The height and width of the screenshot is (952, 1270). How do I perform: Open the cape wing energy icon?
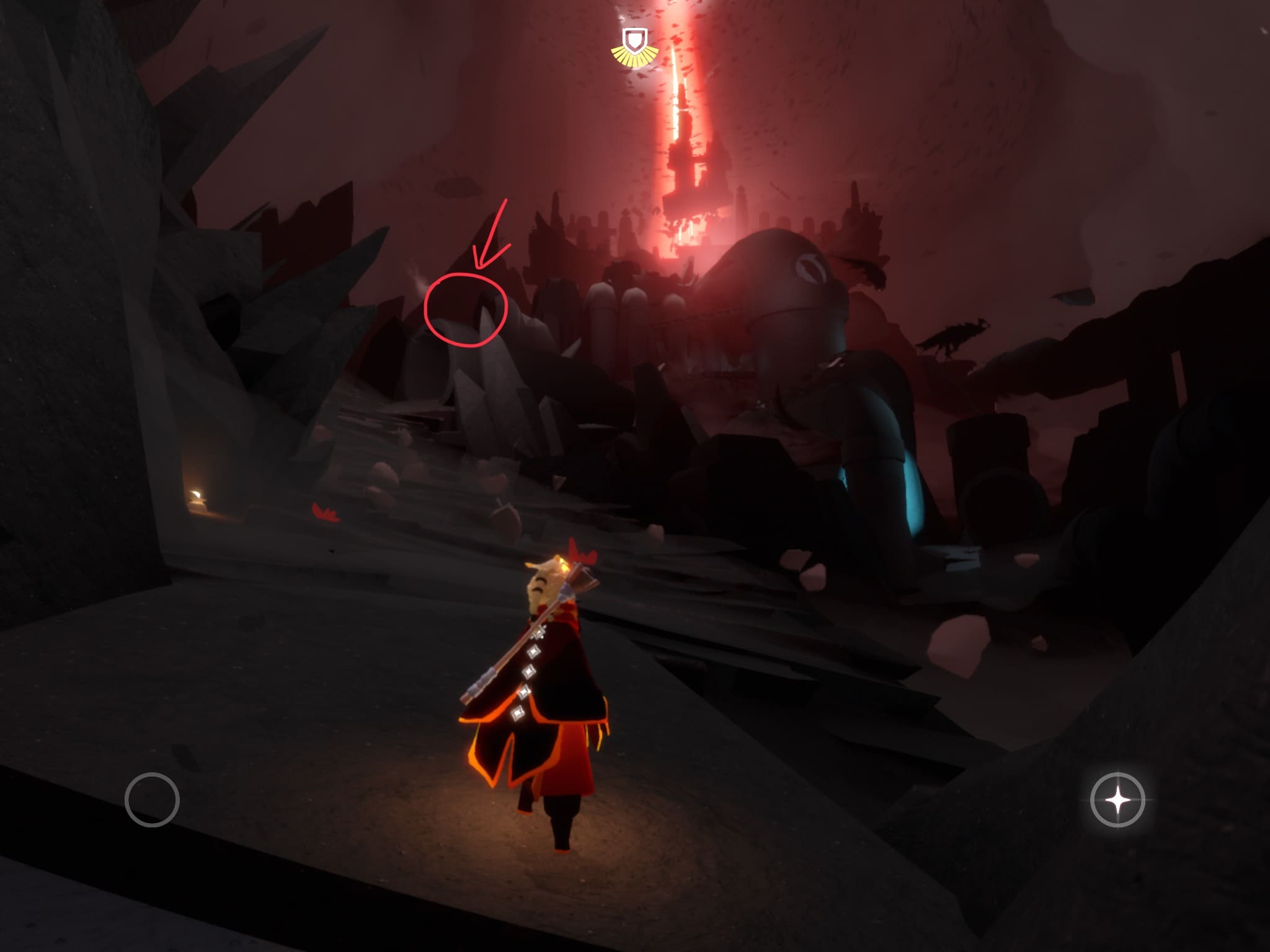click(634, 47)
